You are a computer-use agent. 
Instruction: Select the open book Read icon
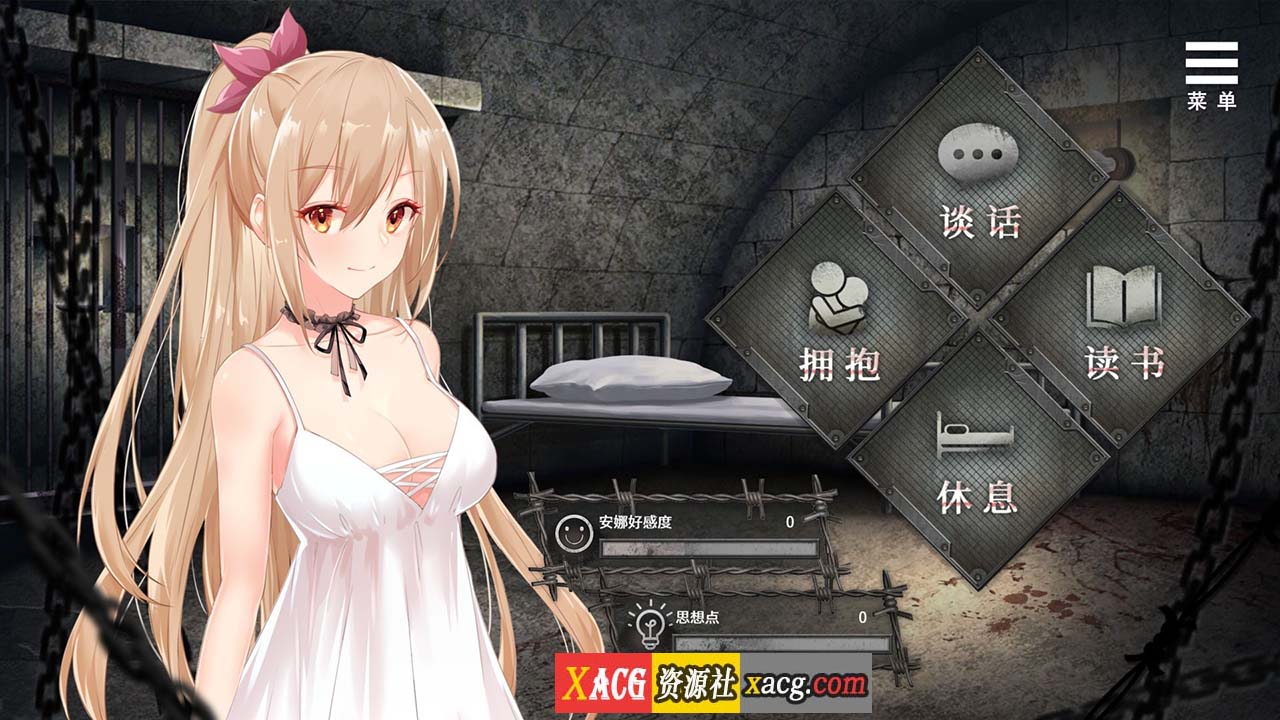pos(1122,293)
